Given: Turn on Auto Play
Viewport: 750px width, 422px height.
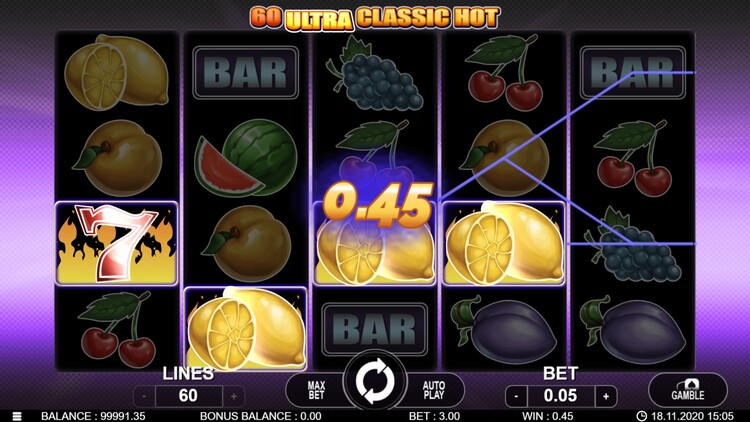Looking at the screenshot, I should click(435, 388).
